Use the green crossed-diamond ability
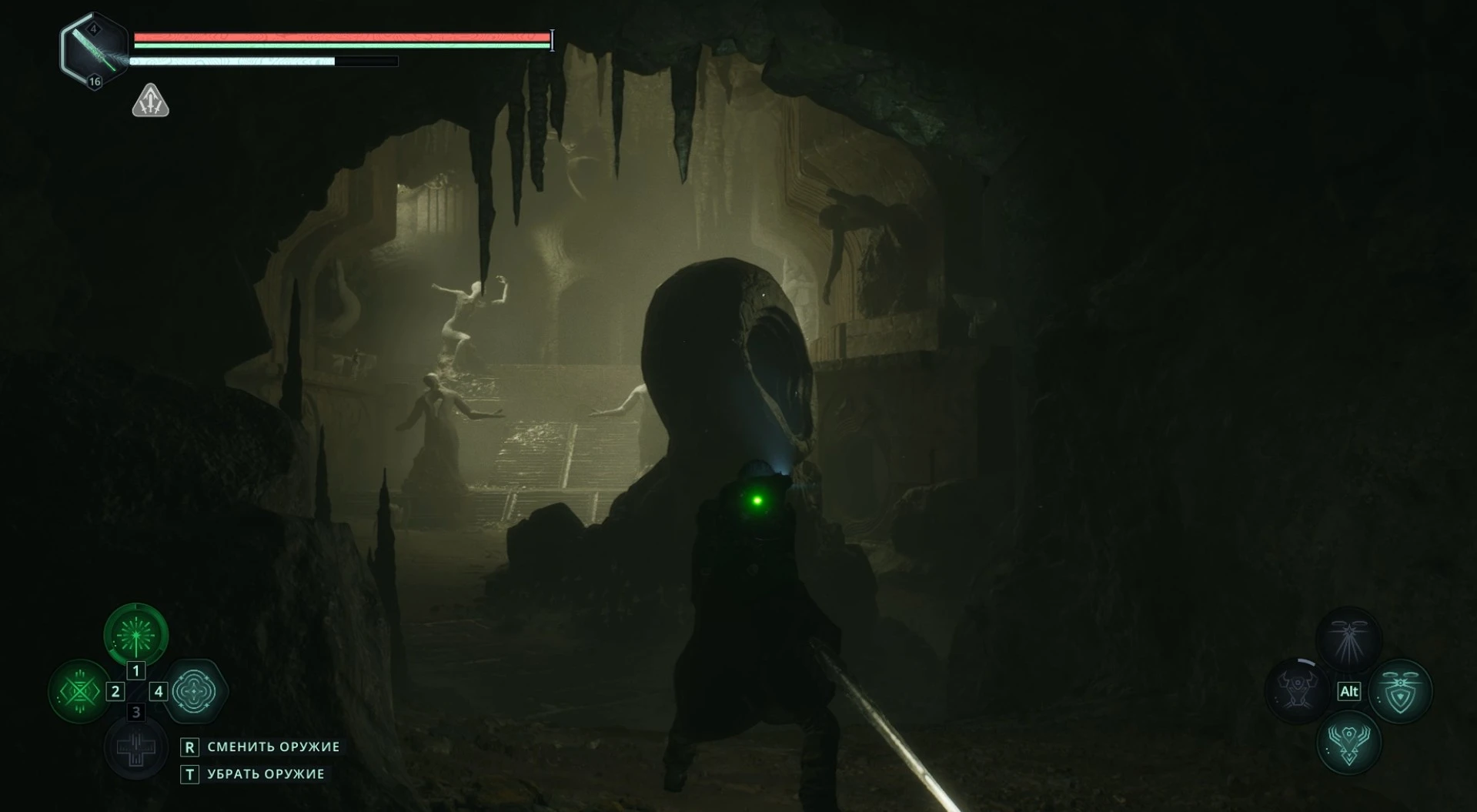This screenshot has width=1477, height=812. pyautogui.click(x=80, y=691)
